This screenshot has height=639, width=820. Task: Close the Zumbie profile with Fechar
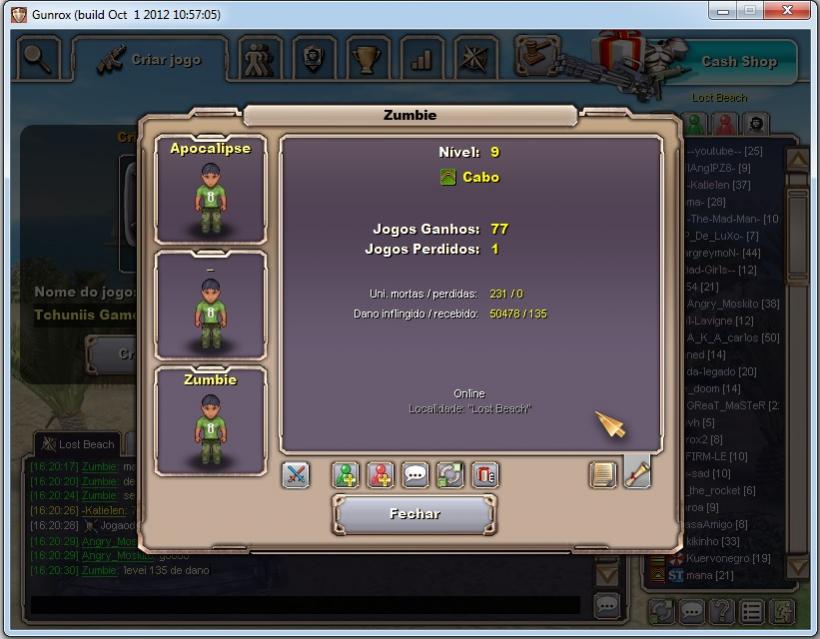414,514
